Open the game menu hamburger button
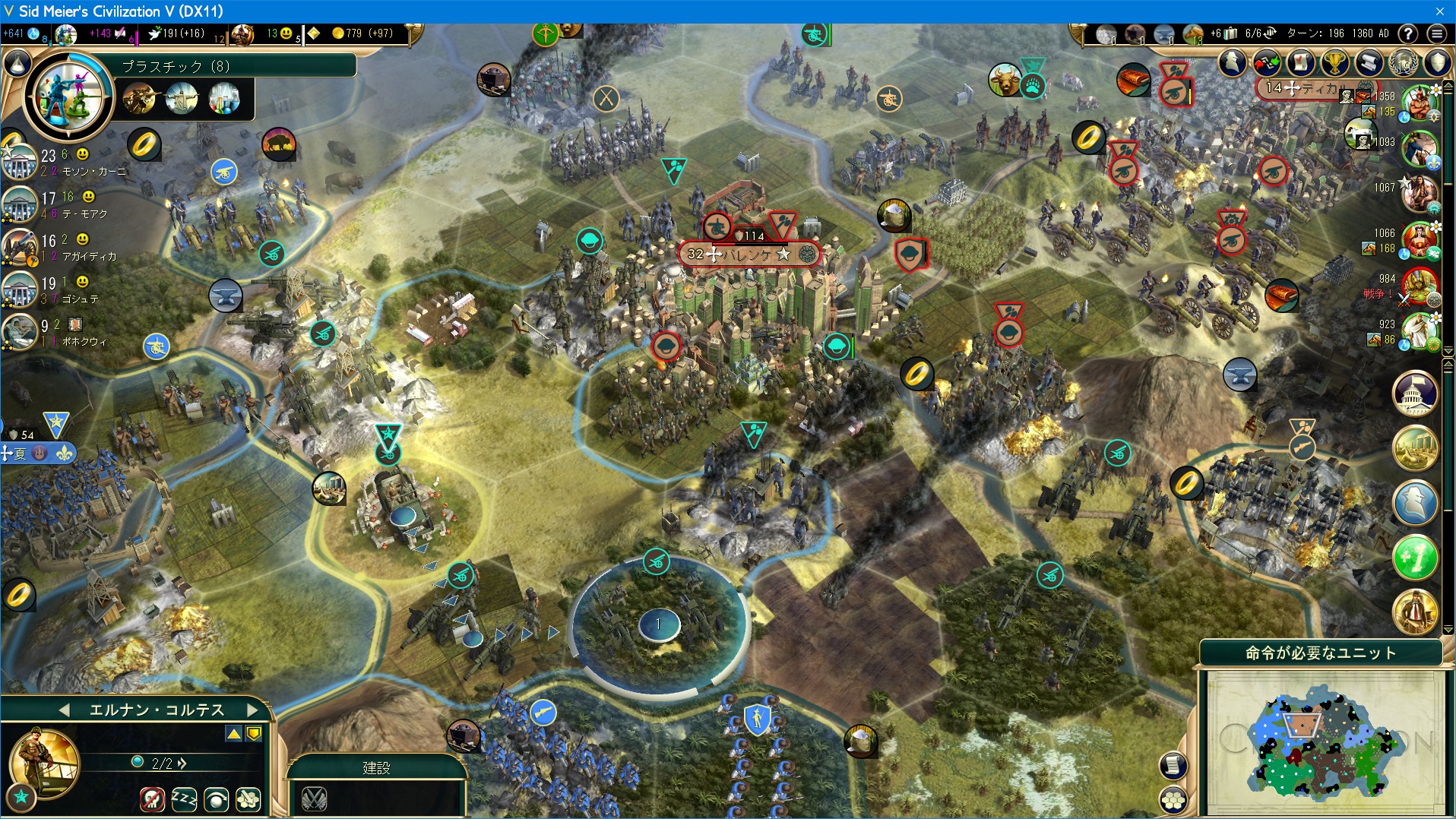1456x819 pixels. [x=1436, y=34]
